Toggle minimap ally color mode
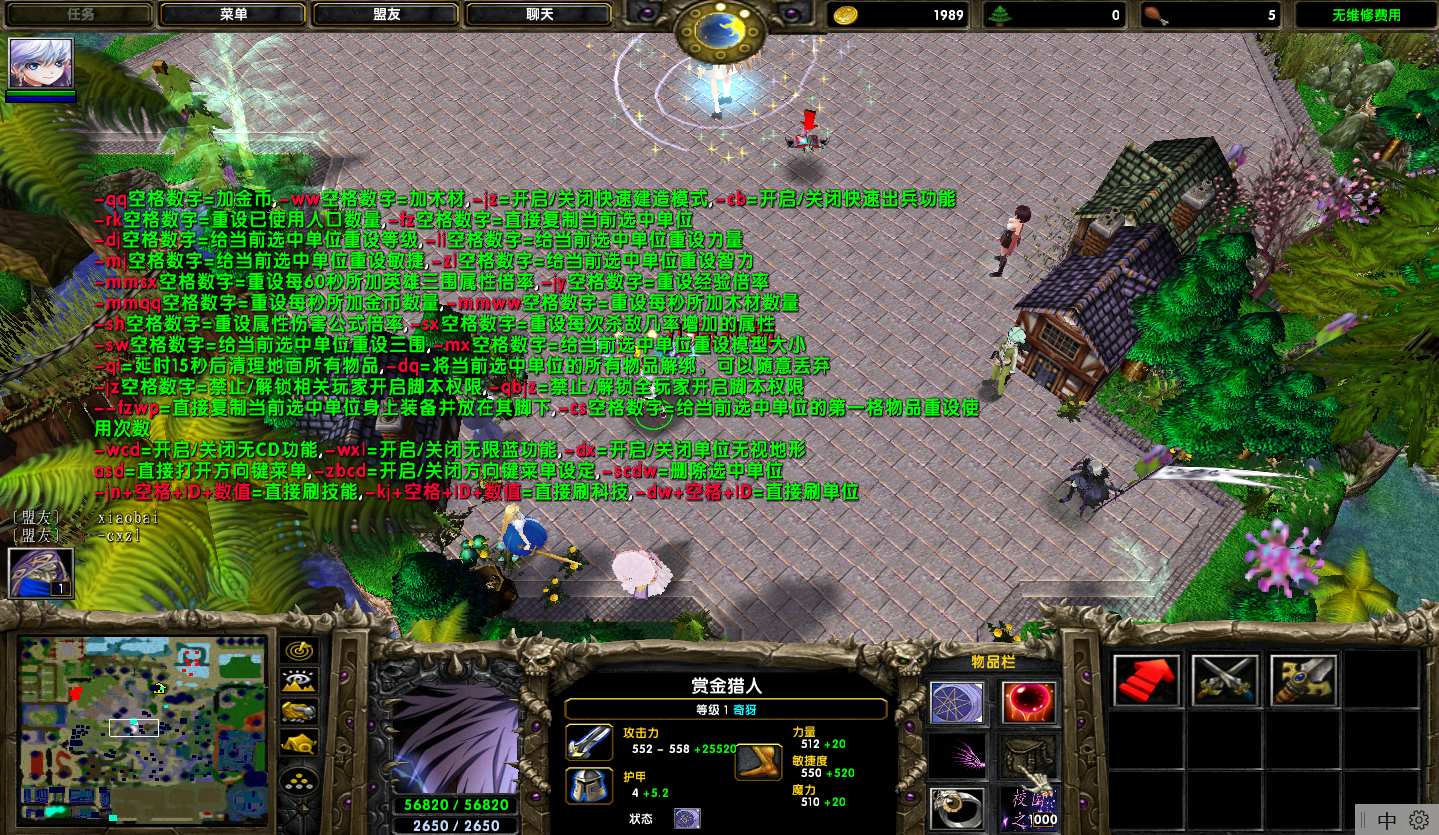Screen dimensions: 1439x835 click(x=300, y=712)
